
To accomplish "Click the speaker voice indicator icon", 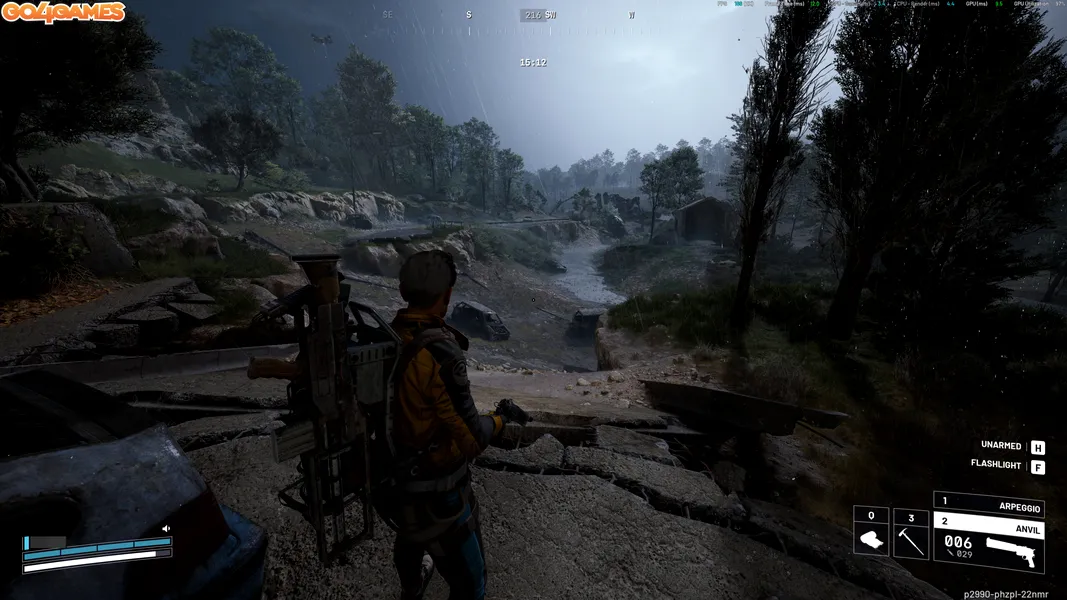I will coord(166,529).
